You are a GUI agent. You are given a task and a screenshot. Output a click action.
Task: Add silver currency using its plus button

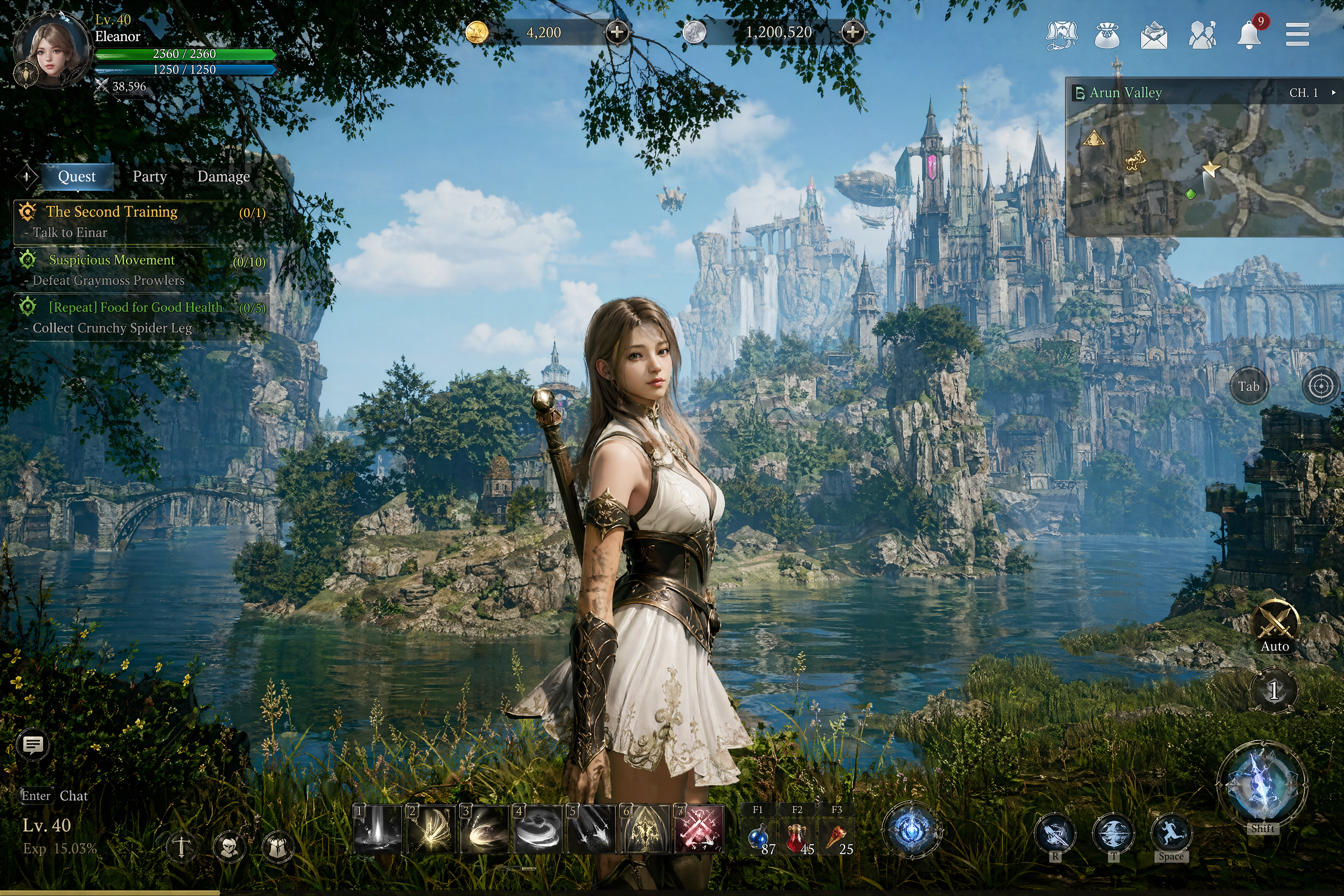[853, 32]
